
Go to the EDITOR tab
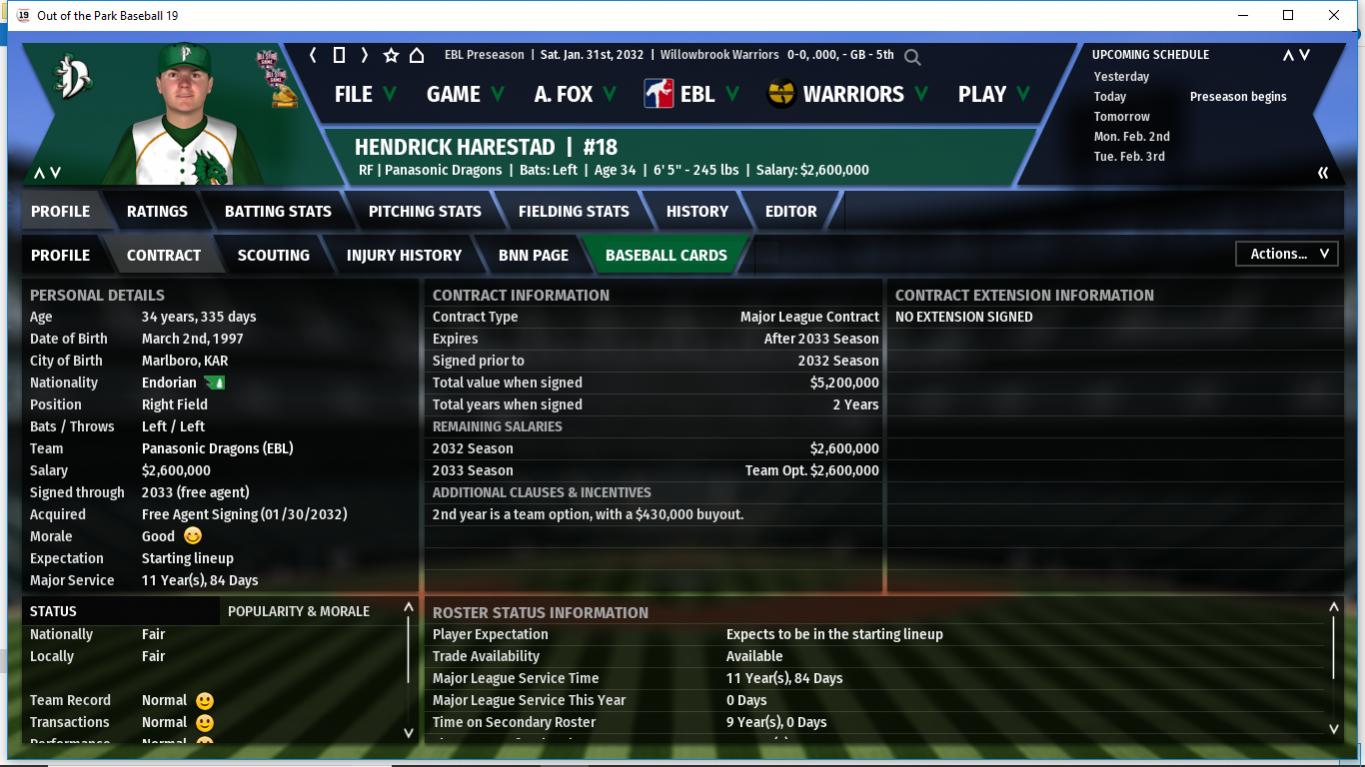(791, 211)
